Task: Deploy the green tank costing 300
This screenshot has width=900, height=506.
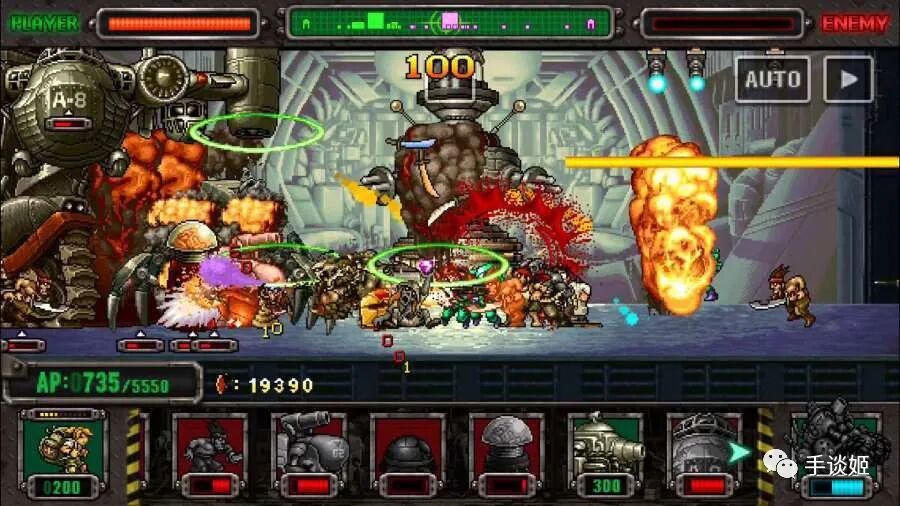Action: tap(606, 453)
